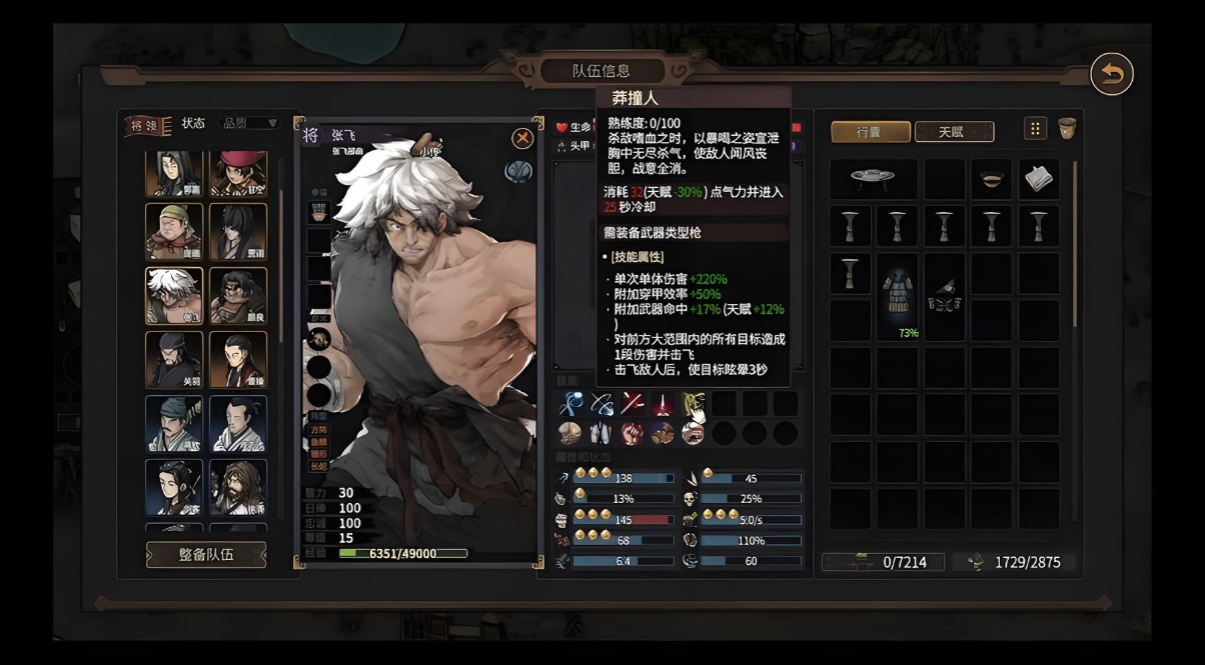Screen dimensions: 1205x665
Task: Switch to the 将领 generals tab
Action: pos(148,125)
